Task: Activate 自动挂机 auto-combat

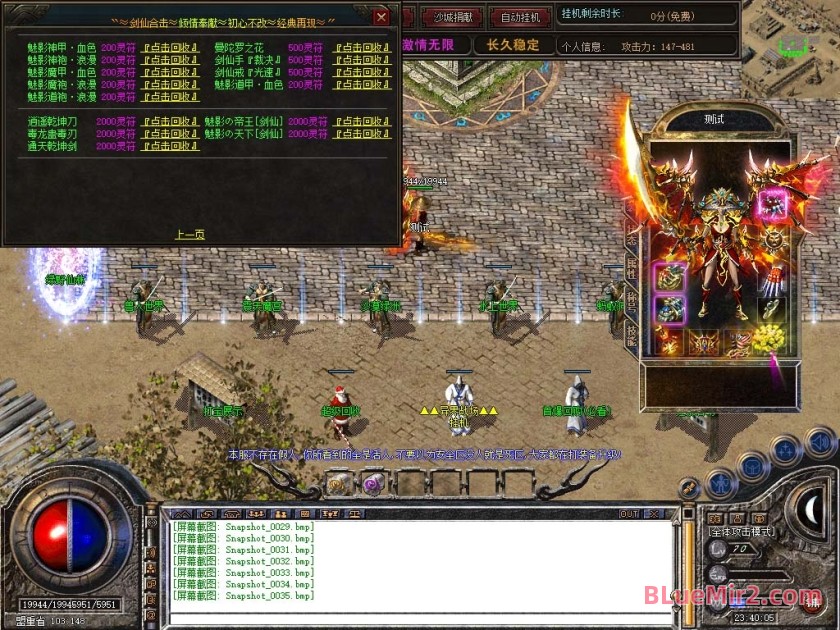Action: click(520, 17)
